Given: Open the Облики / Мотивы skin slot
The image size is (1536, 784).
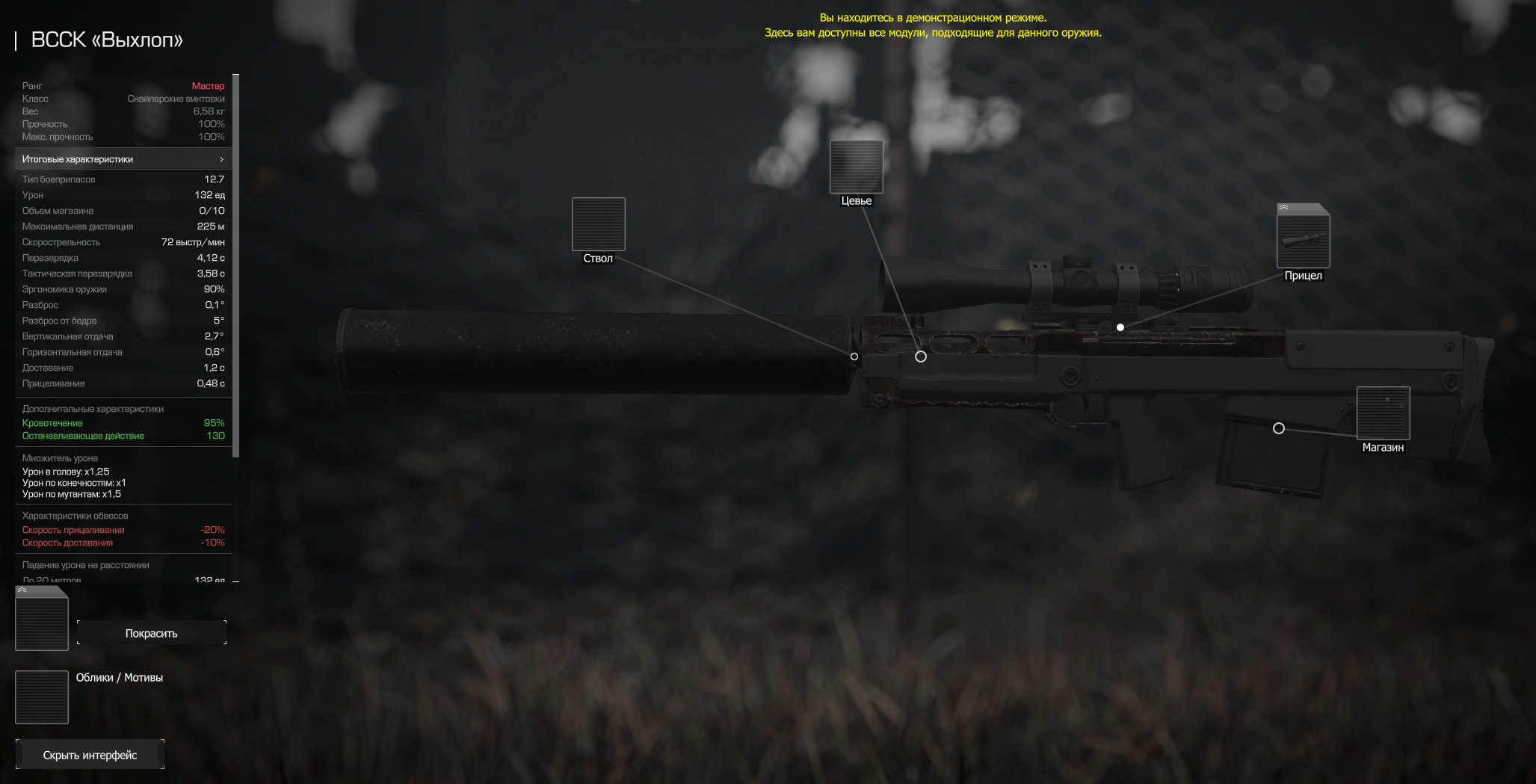Looking at the screenshot, I should point(42,697).
